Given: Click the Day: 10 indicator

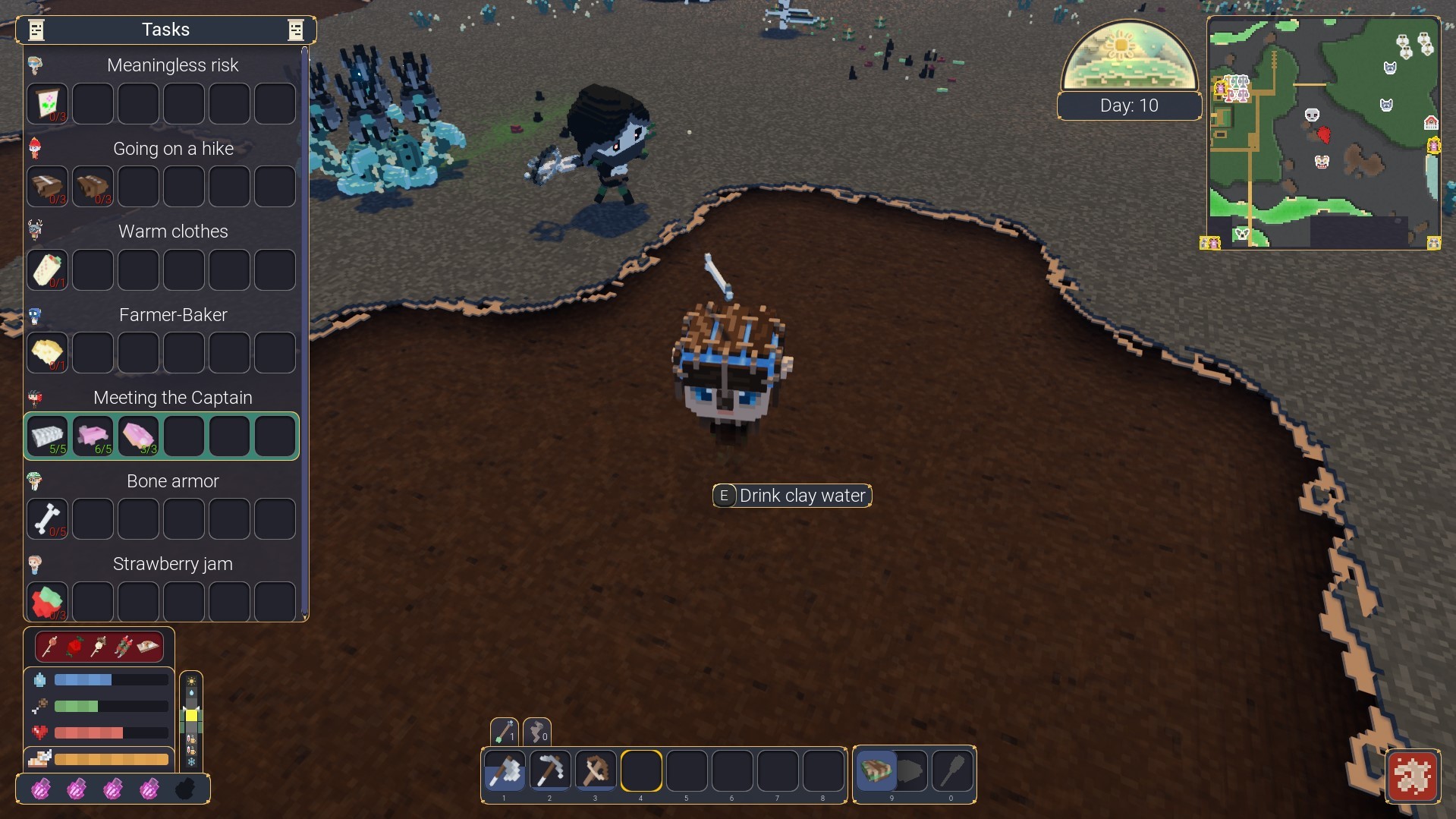Looking at the screenshot, I should 1129,106.
